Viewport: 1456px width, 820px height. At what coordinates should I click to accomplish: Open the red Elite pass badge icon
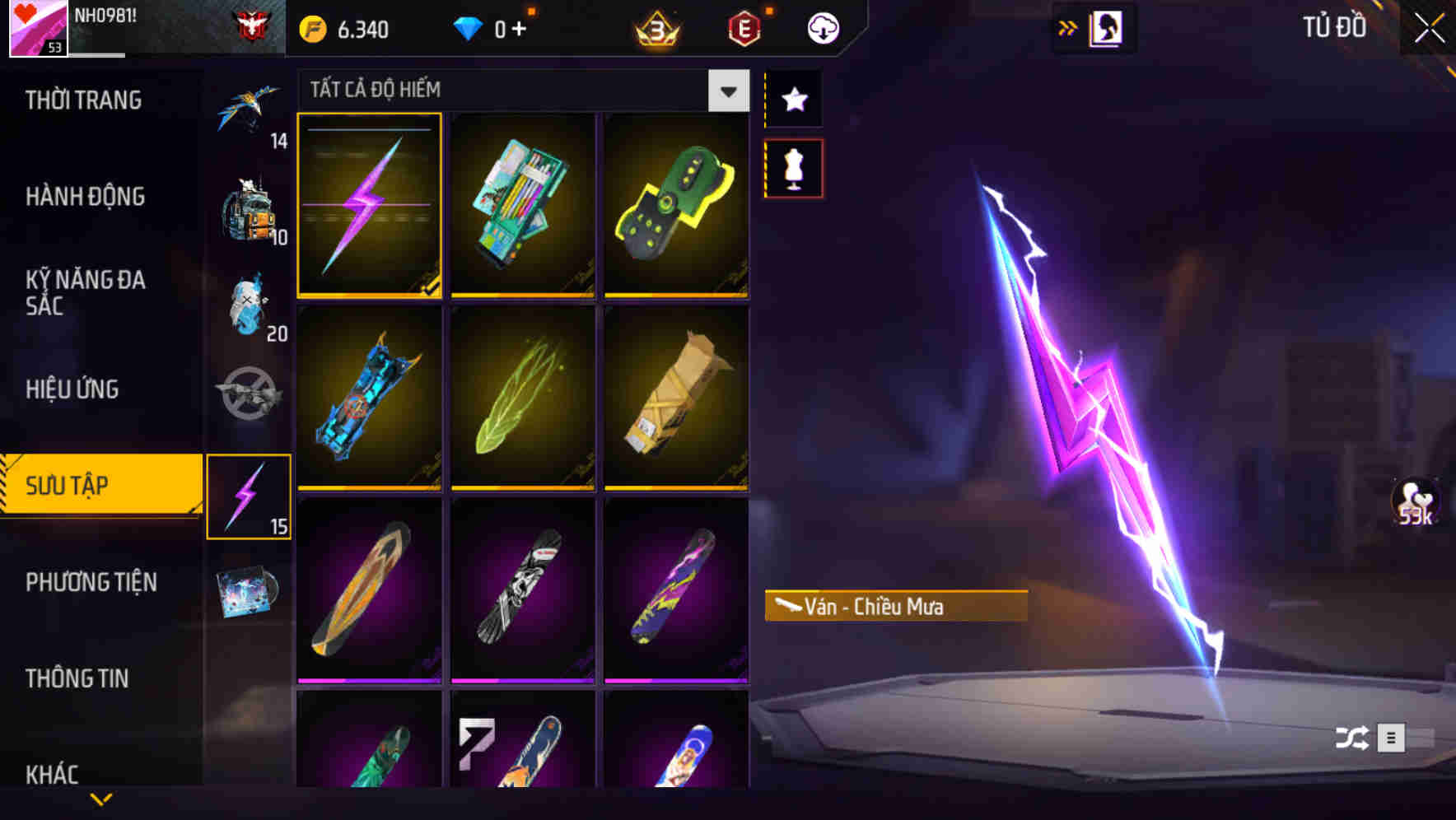pyautogui.click(x=742, y=27)
